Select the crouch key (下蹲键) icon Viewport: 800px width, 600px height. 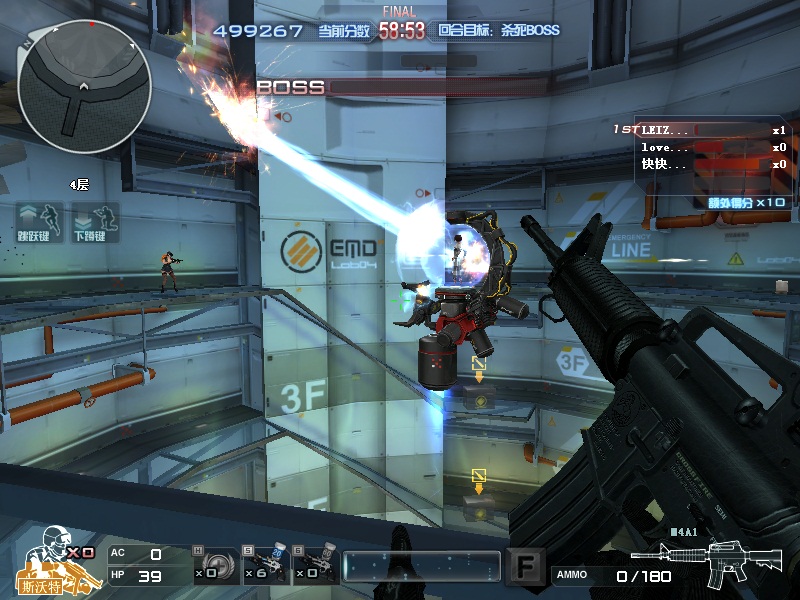(95, 222)
